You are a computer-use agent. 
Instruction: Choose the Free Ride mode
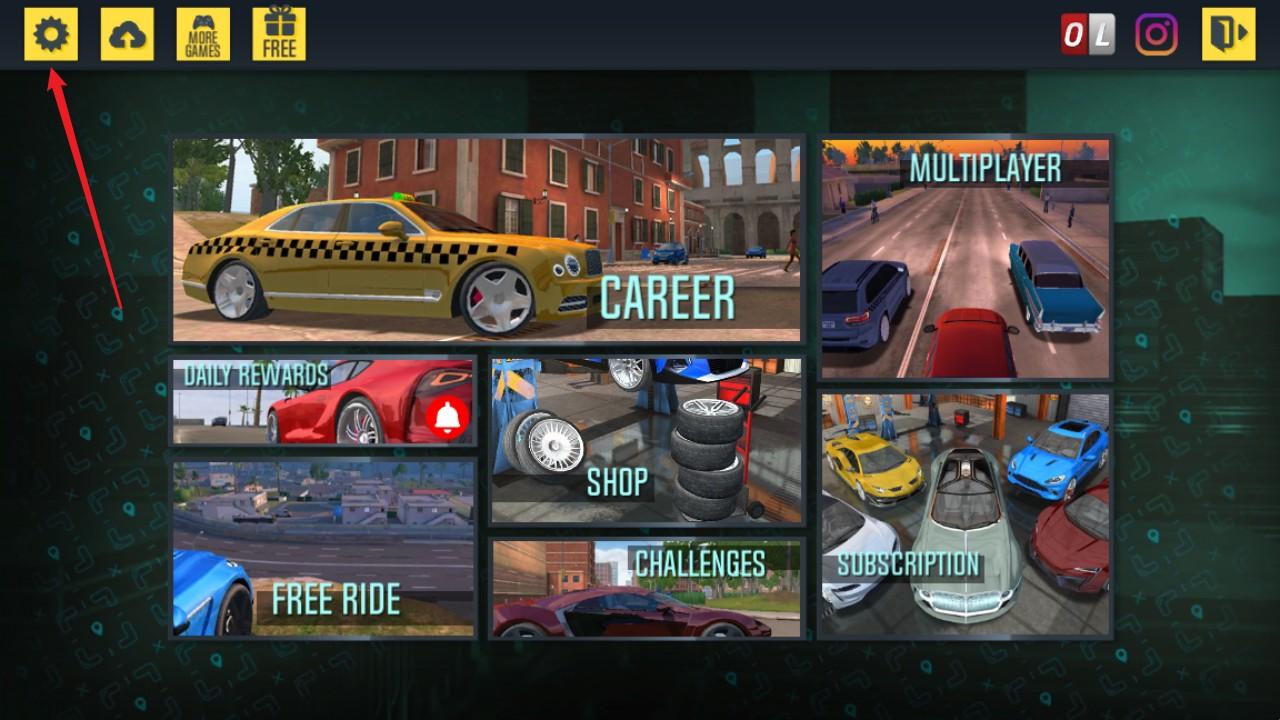[x=322, y=549]
